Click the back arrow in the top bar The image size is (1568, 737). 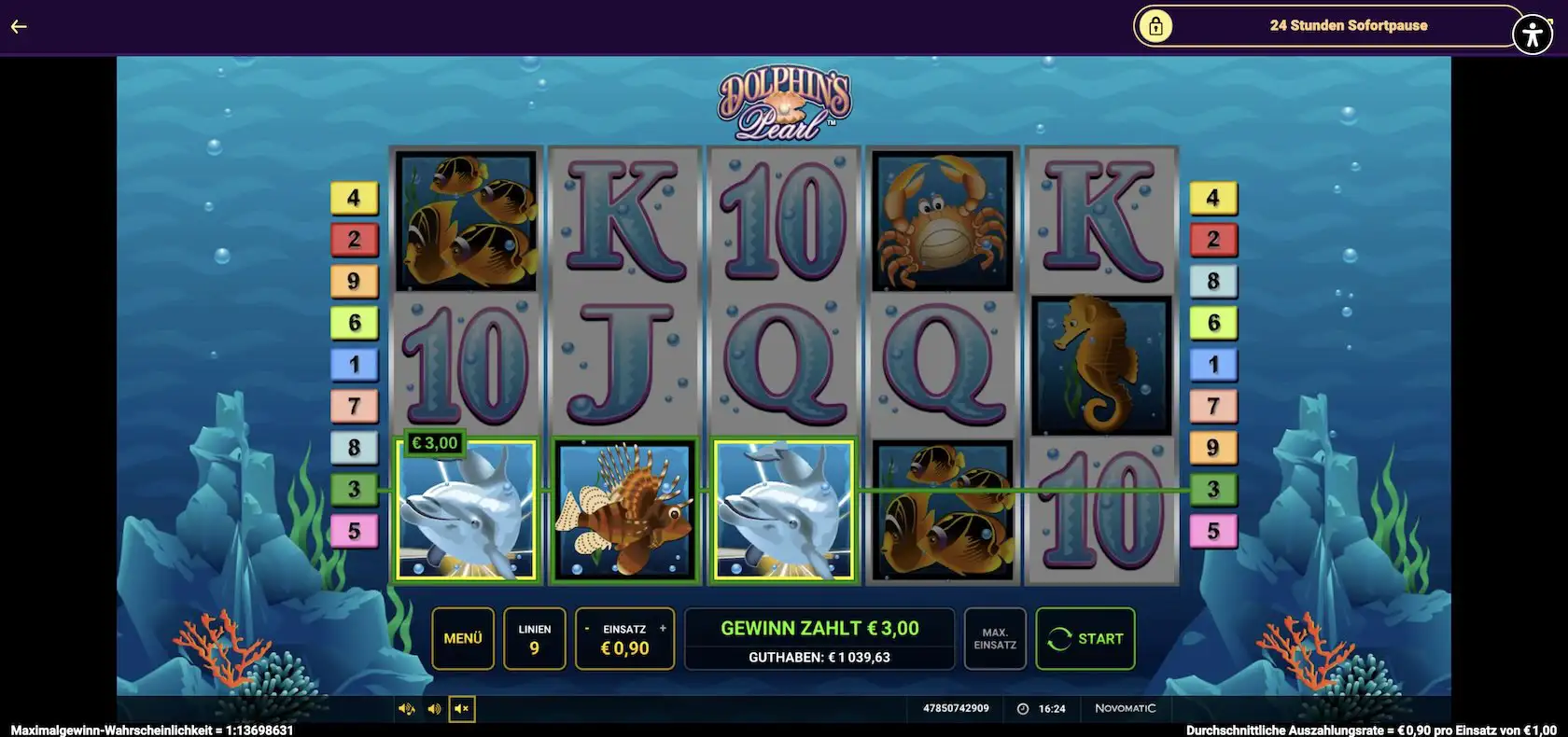(19, 25)
